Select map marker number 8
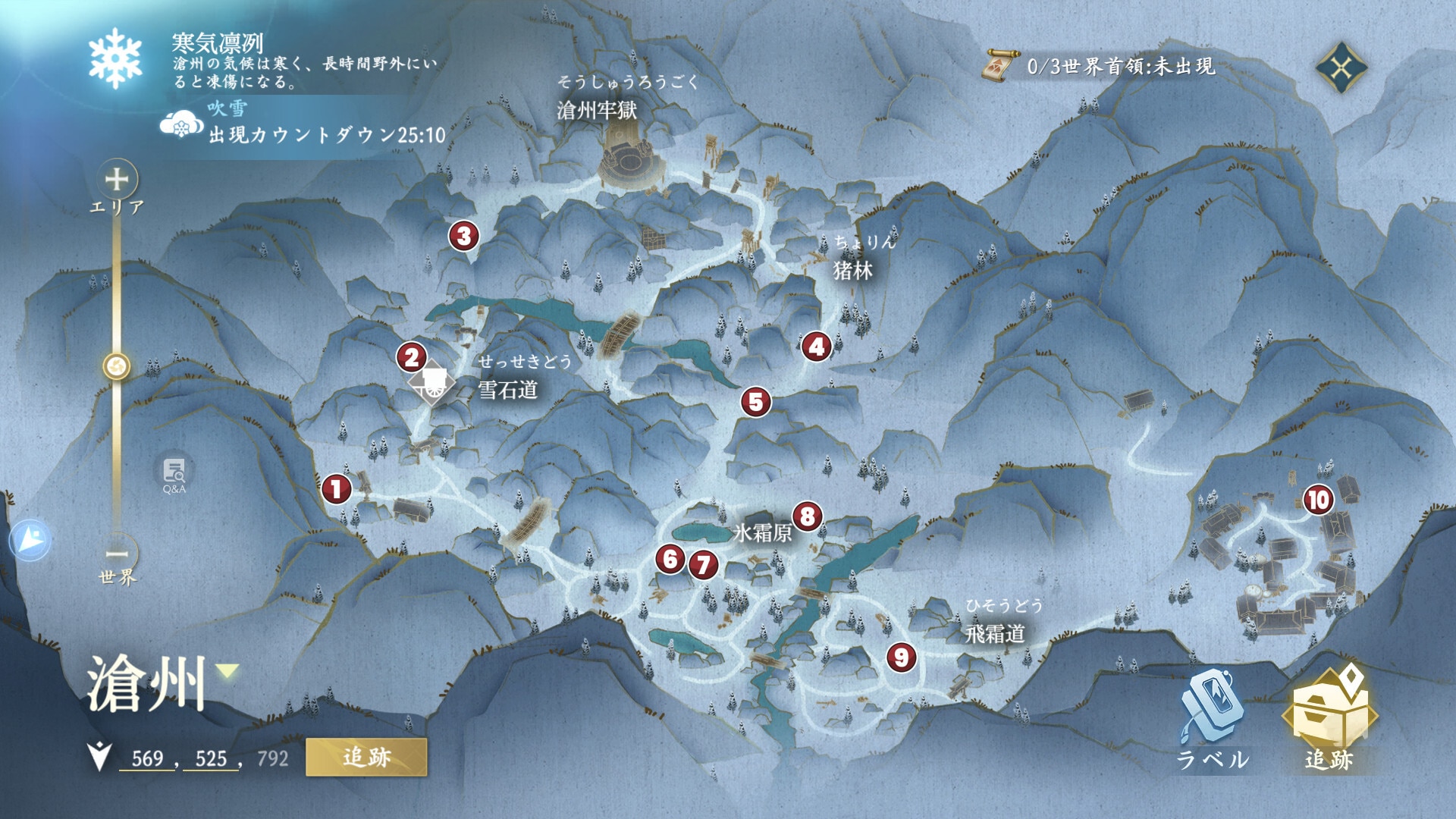This screenshot has width=1456, height=819. (x=808, y=516)
